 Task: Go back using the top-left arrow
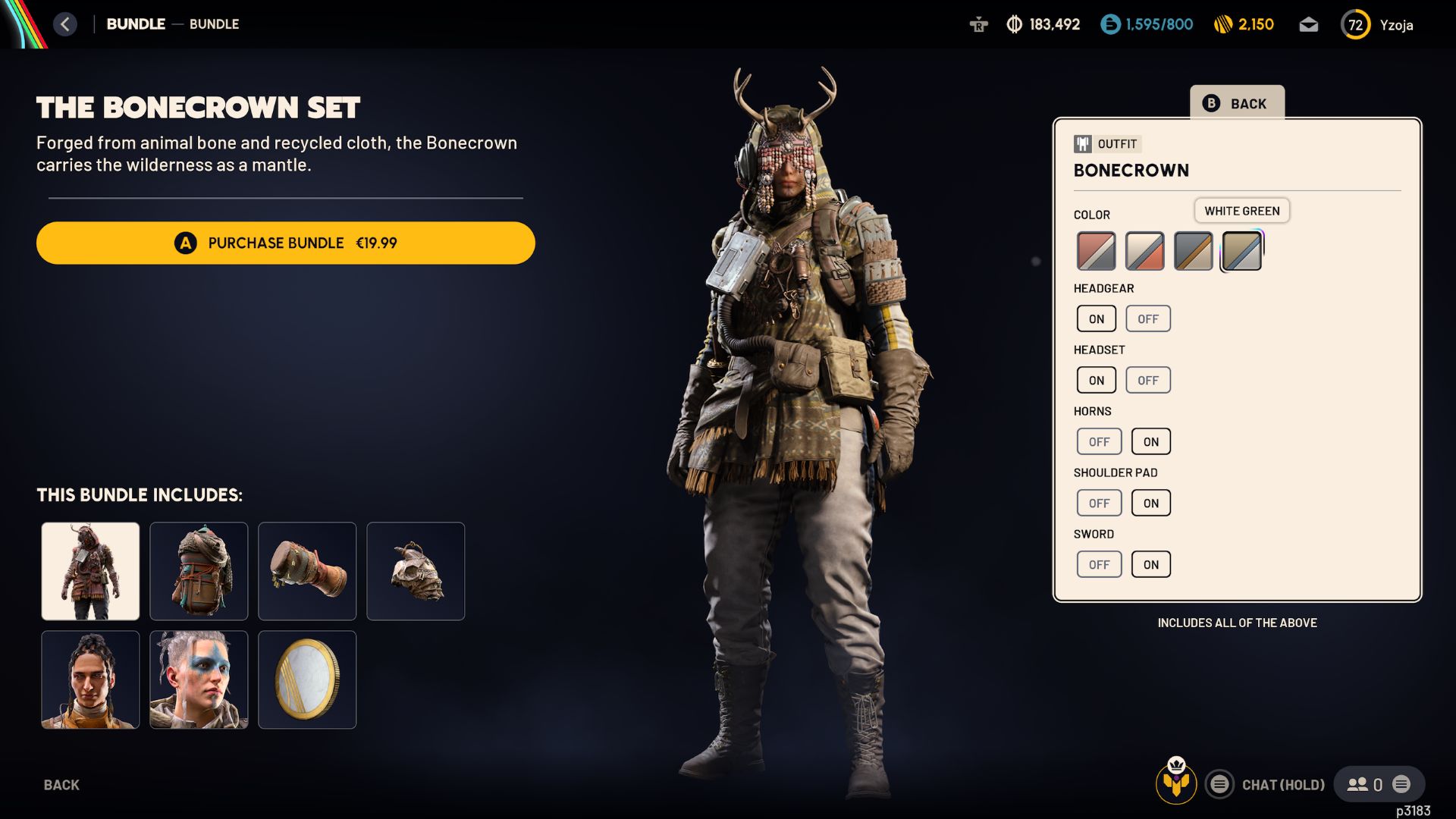click(x=65, y=24)
